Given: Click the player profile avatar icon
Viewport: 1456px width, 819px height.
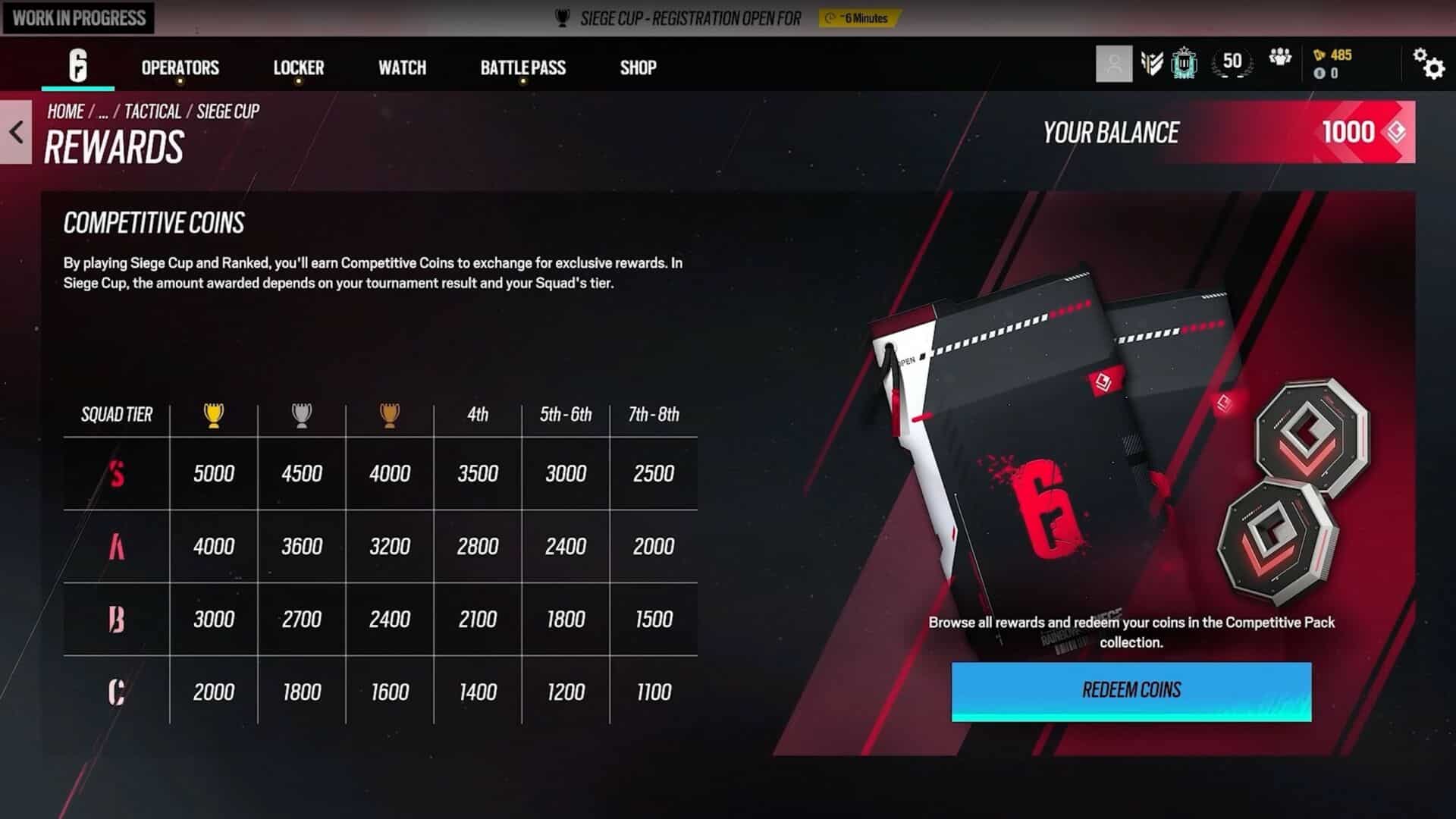Looking at the screenshot, I should click(1113, 64).
